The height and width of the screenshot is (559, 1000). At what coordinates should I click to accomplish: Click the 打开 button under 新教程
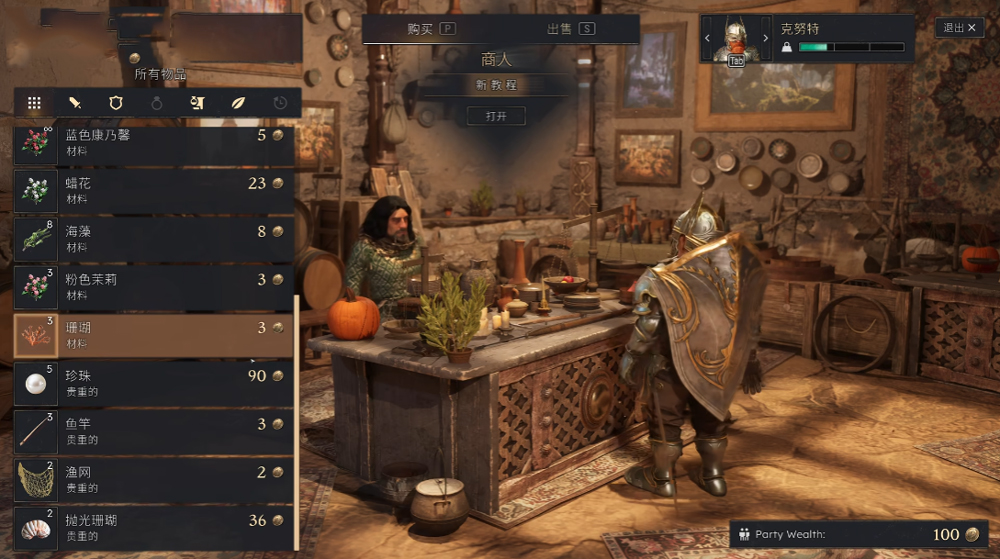[496, 116]
